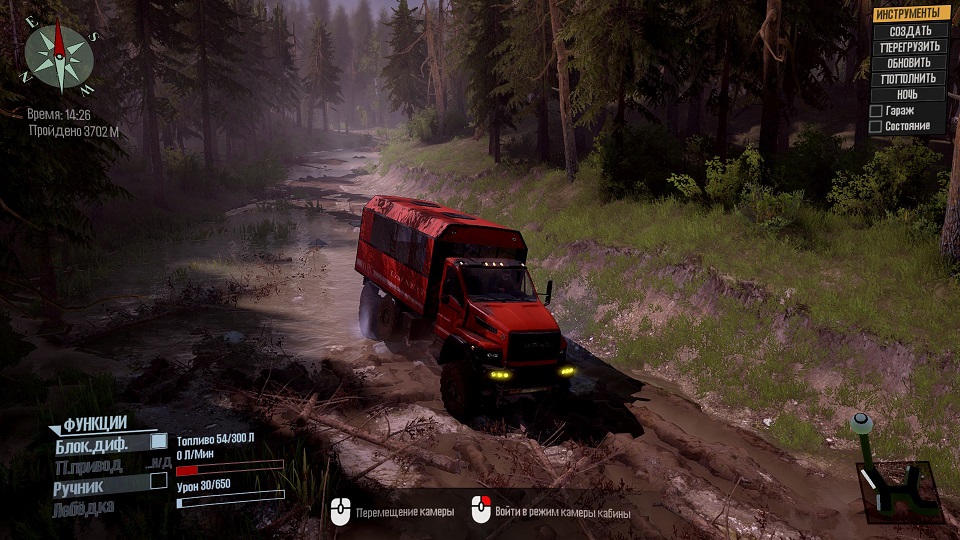Click the Обновить button
This screenshot has height=540, width=960.
click(x=911, y=63)
